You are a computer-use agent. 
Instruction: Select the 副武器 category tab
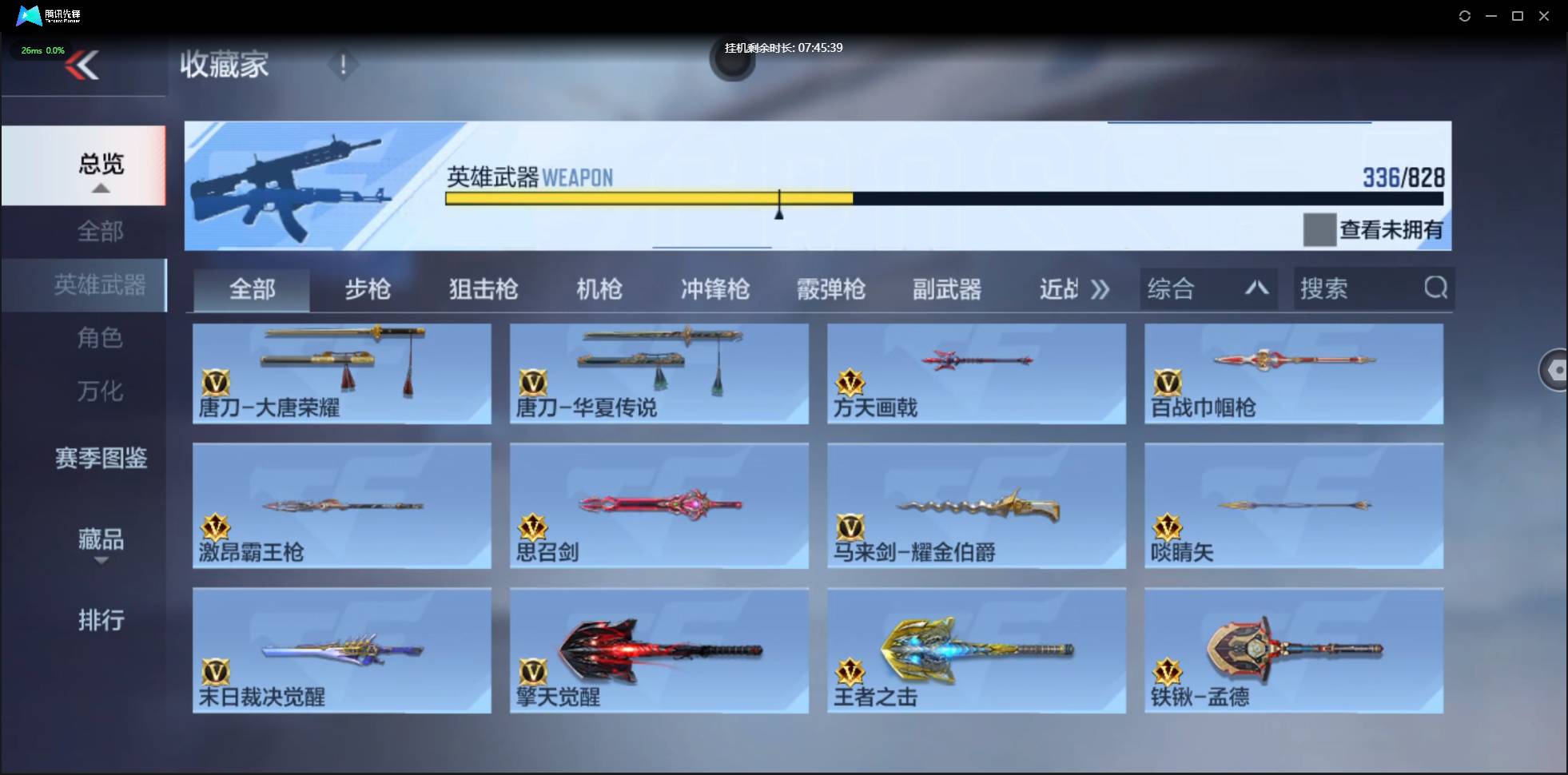click(947, 289)
